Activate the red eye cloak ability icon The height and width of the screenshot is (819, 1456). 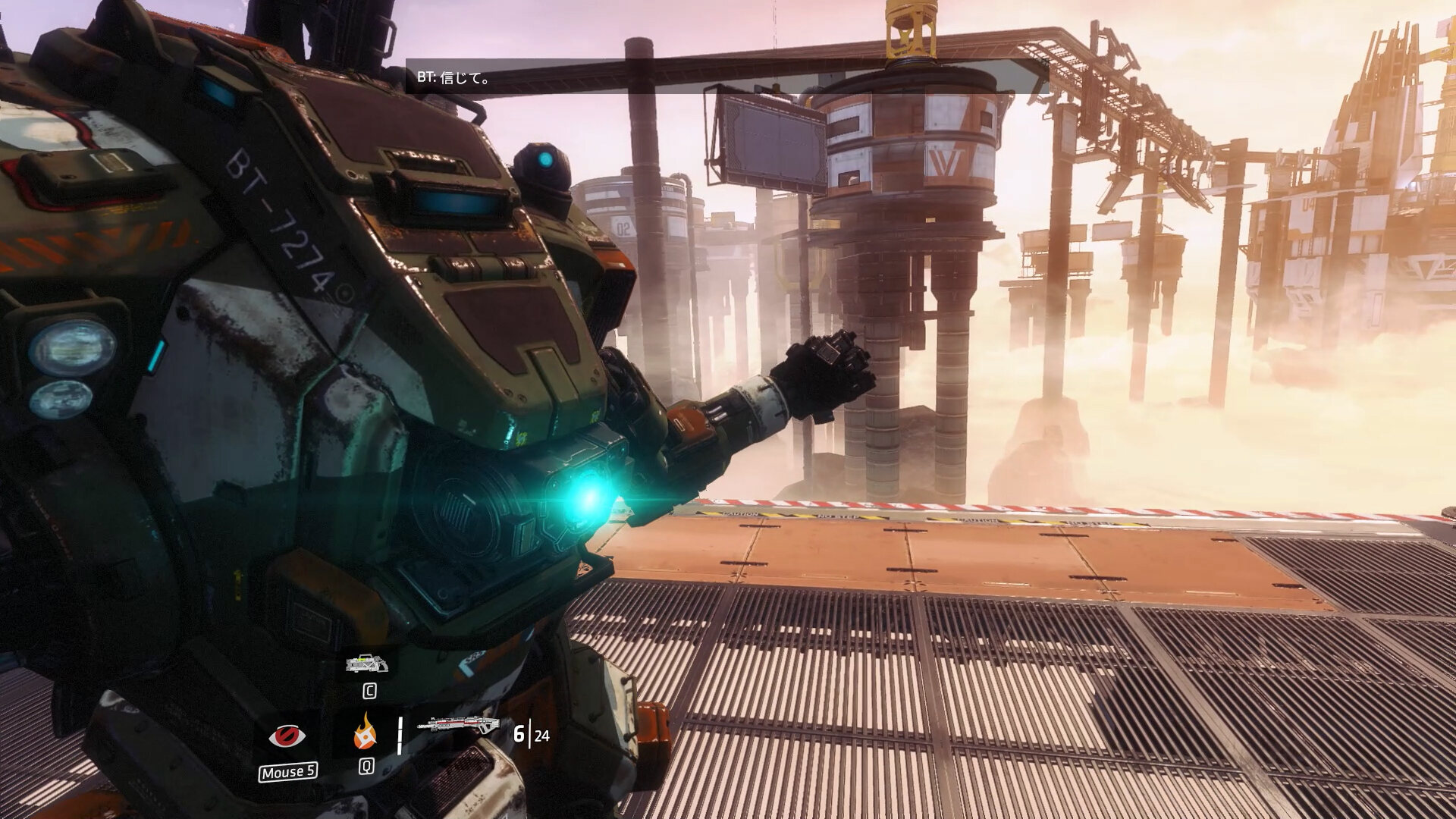(x=287, y=736)
